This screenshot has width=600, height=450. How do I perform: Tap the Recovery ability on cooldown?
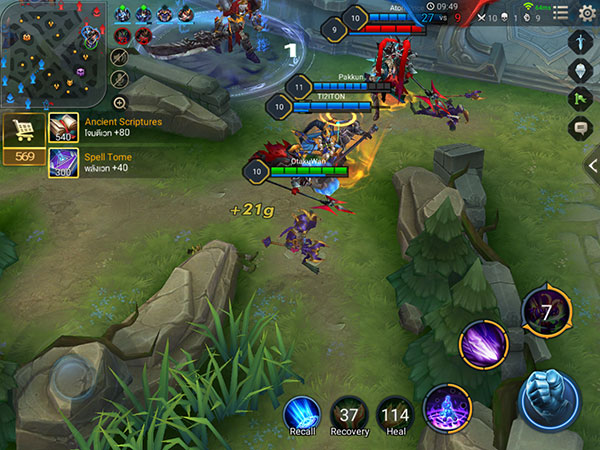point(349,415)
